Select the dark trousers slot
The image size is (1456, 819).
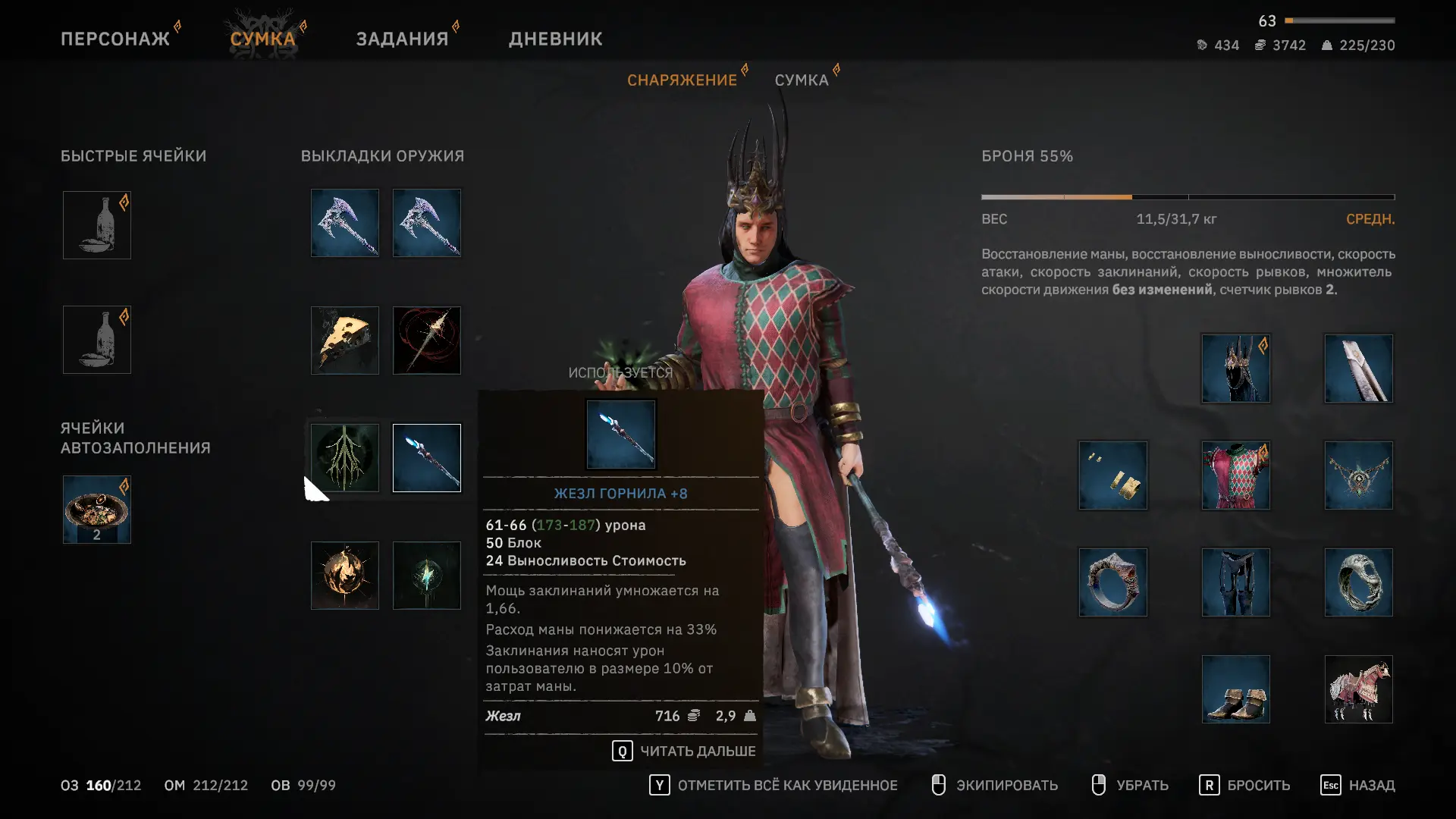(1235, 582)
